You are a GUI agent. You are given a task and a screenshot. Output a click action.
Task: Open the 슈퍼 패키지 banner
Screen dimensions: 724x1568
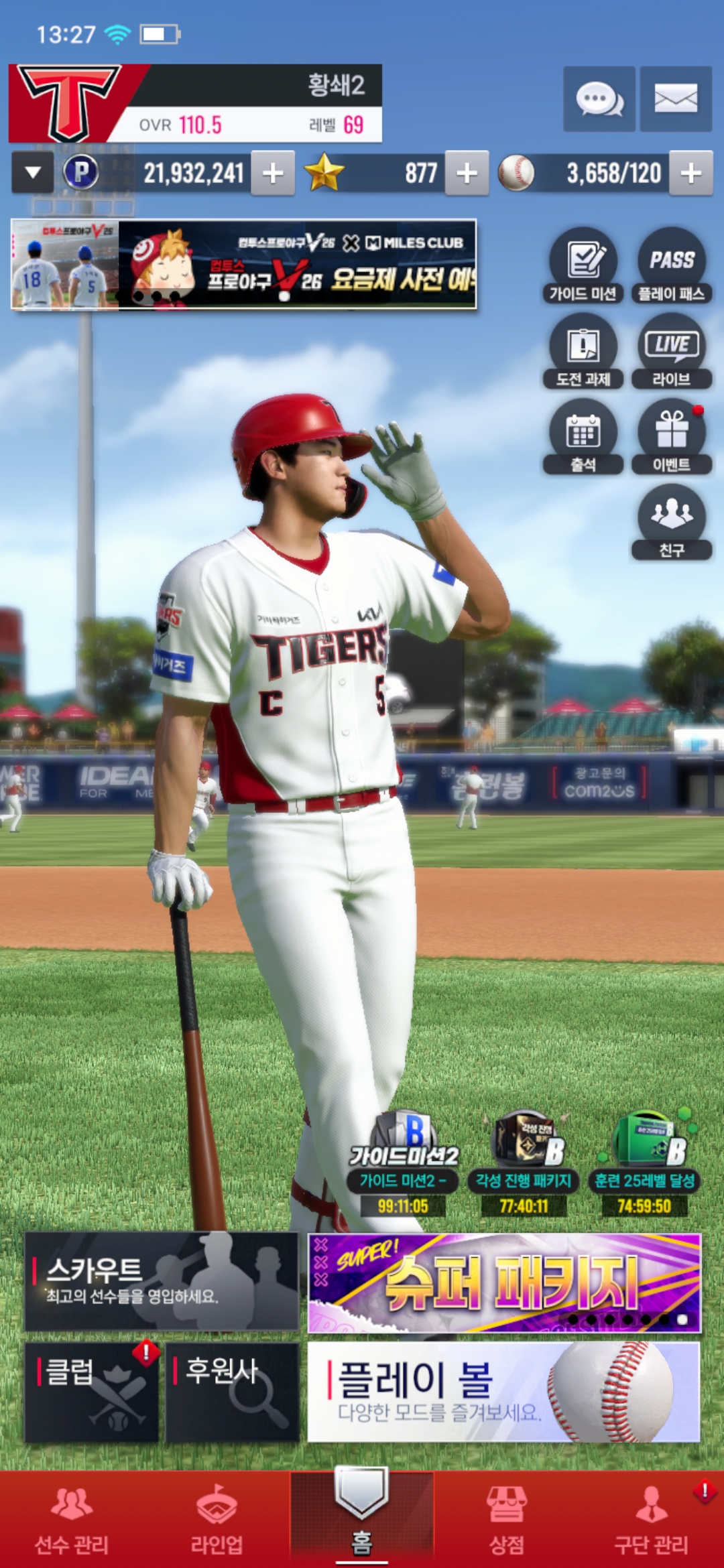(504, 1283)
